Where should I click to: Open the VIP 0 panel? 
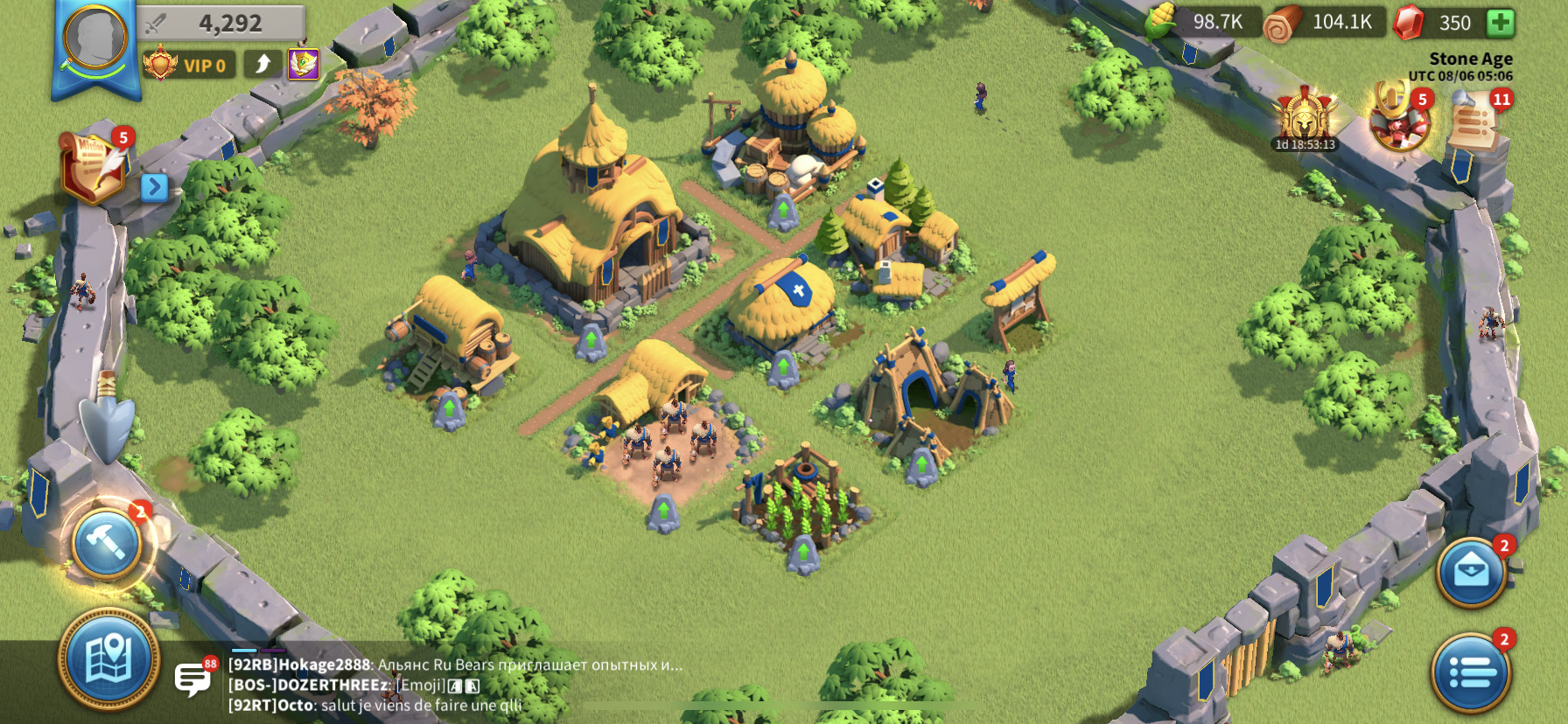tap(191, 65)
